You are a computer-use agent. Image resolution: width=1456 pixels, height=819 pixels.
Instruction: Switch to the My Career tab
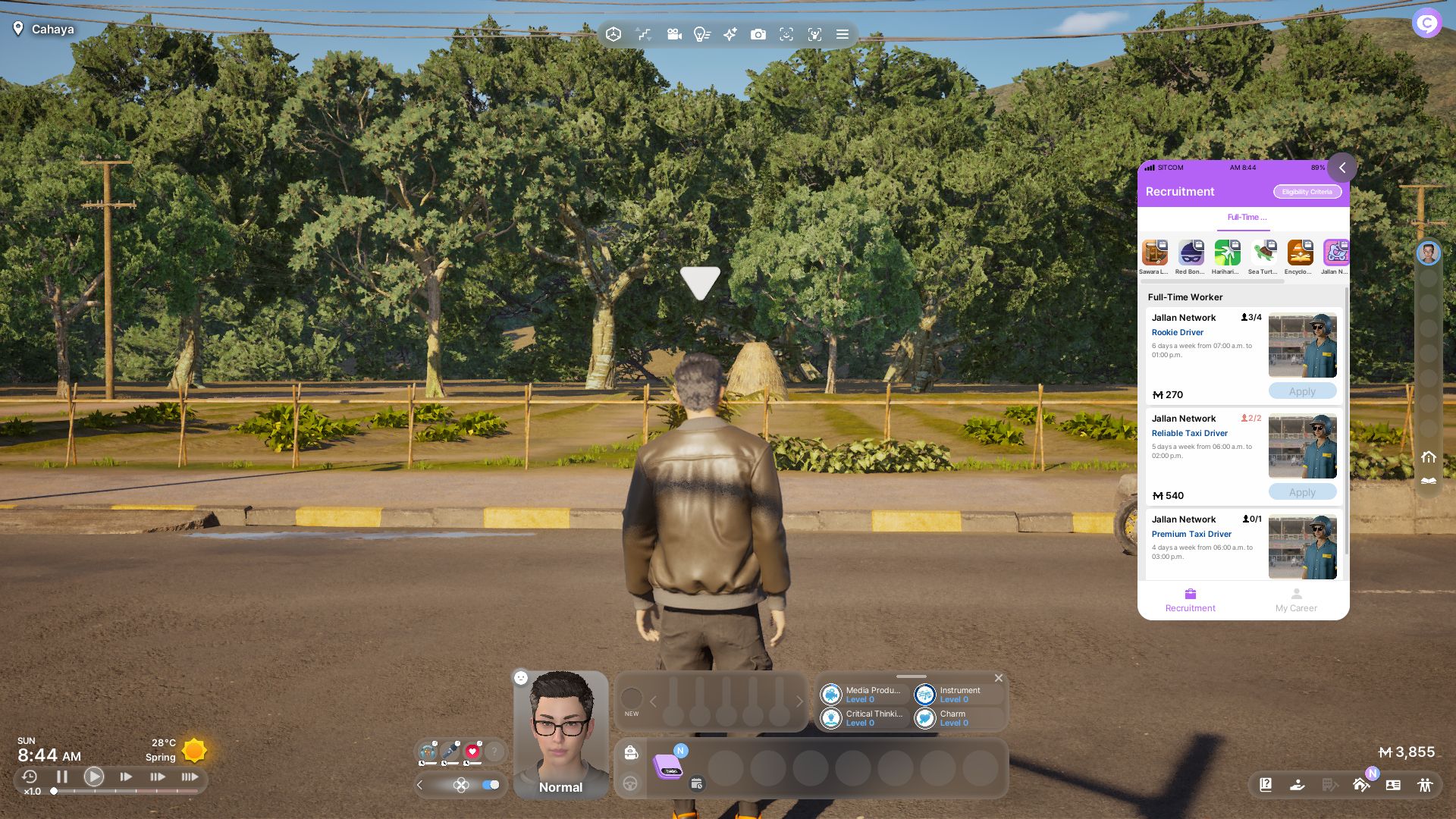tap(1296, 599)
